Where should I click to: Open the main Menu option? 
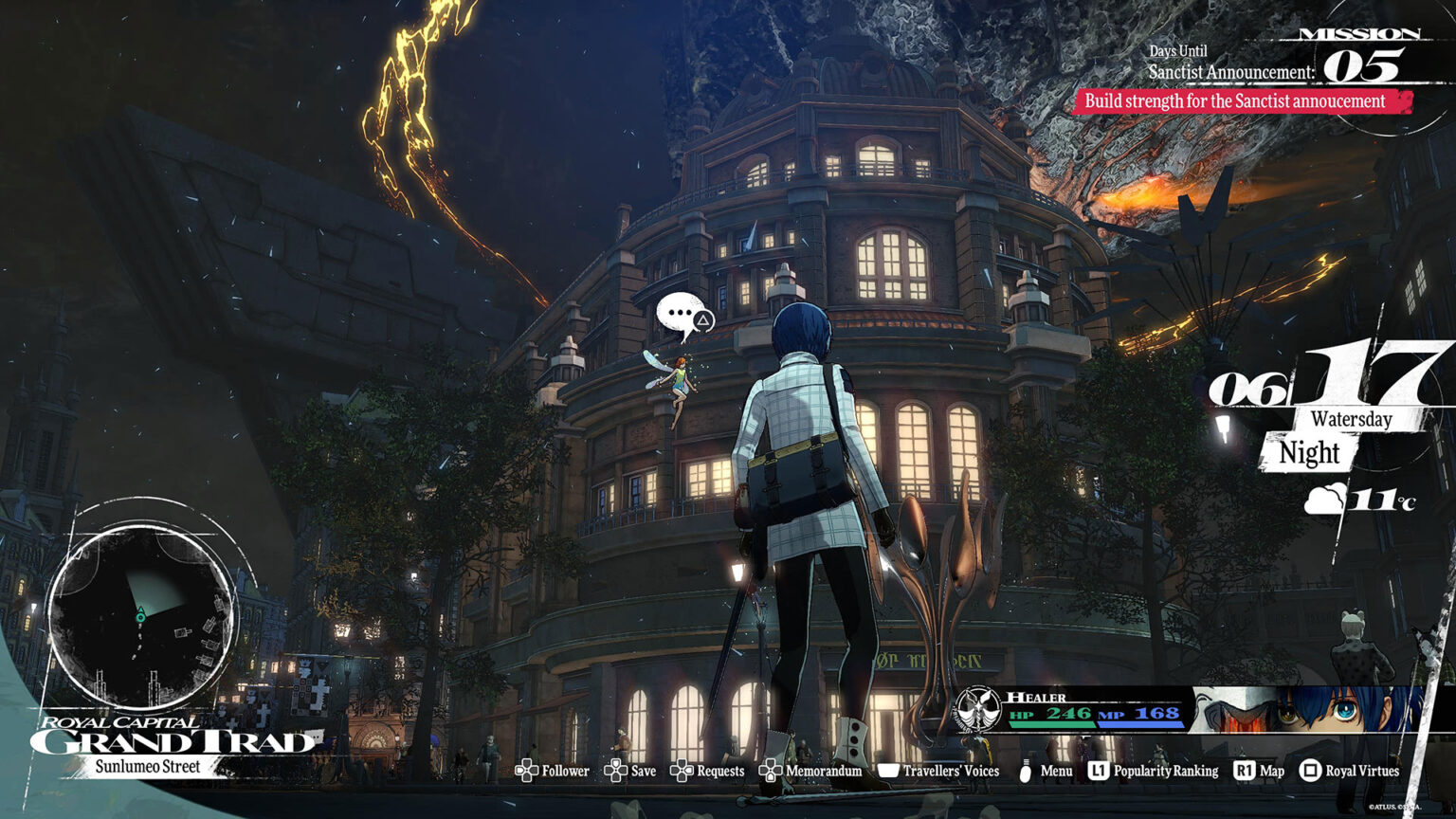tap(1045, 771)
